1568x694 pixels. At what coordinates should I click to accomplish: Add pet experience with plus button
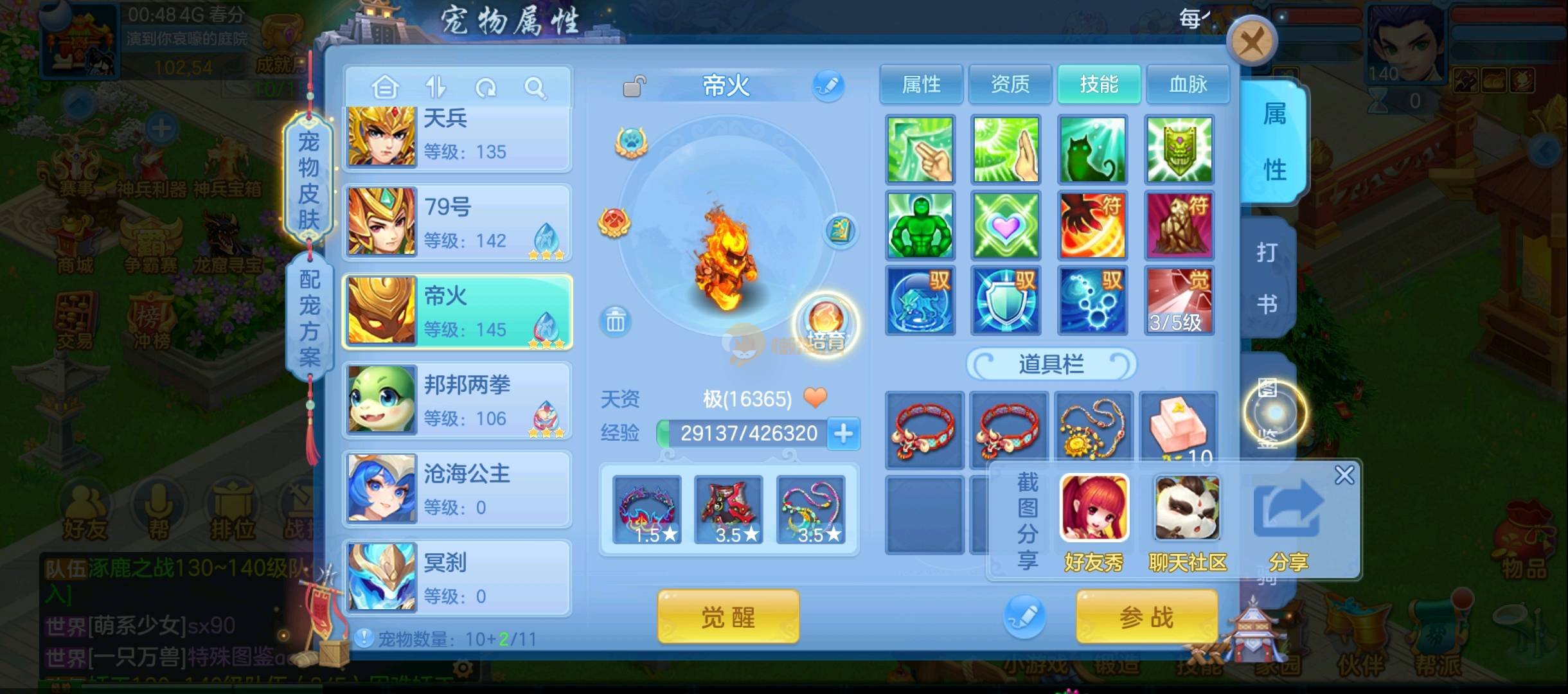coord(844,434)
